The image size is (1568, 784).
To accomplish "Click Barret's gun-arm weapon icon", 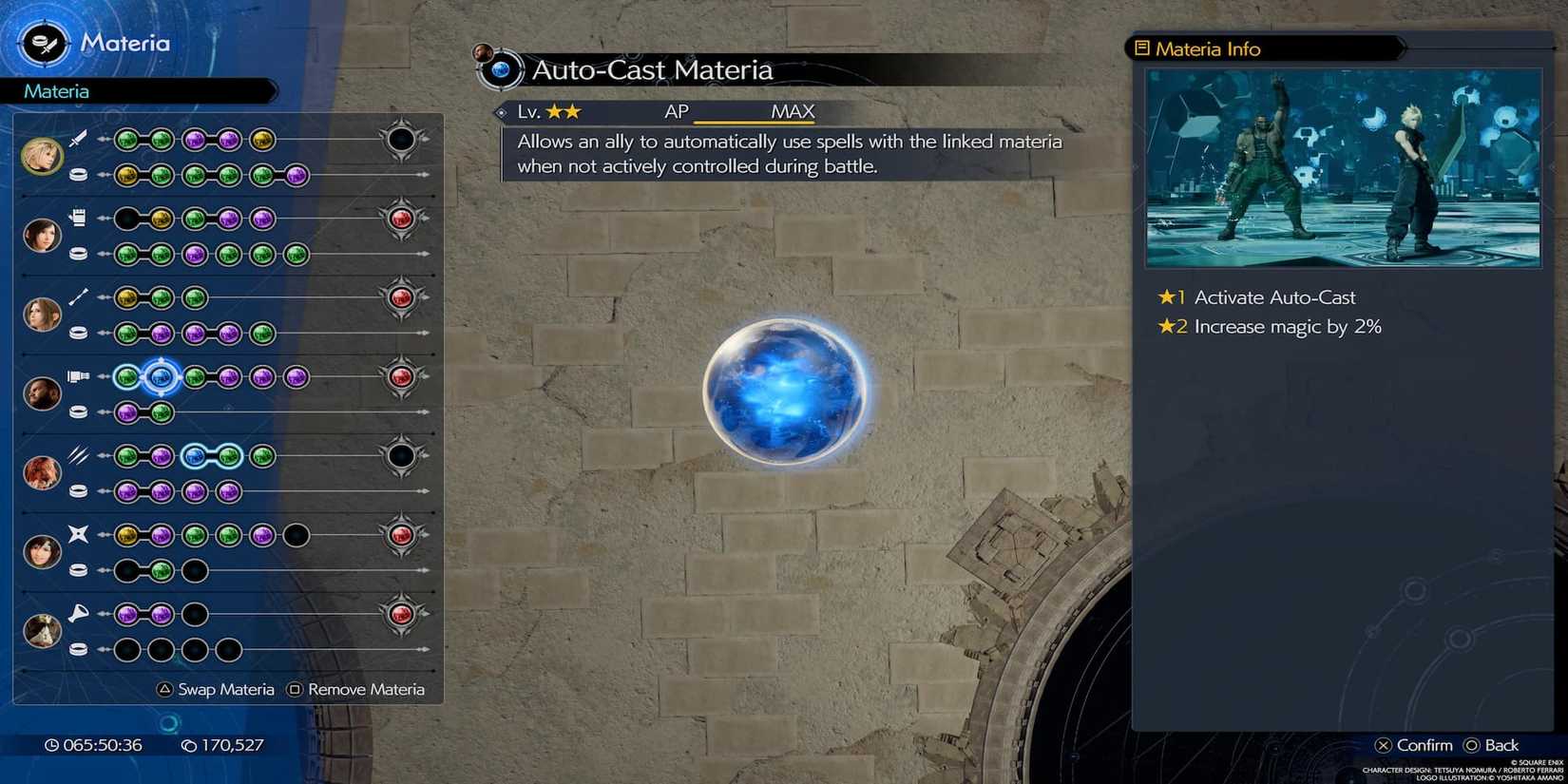I will pos(80,374).
